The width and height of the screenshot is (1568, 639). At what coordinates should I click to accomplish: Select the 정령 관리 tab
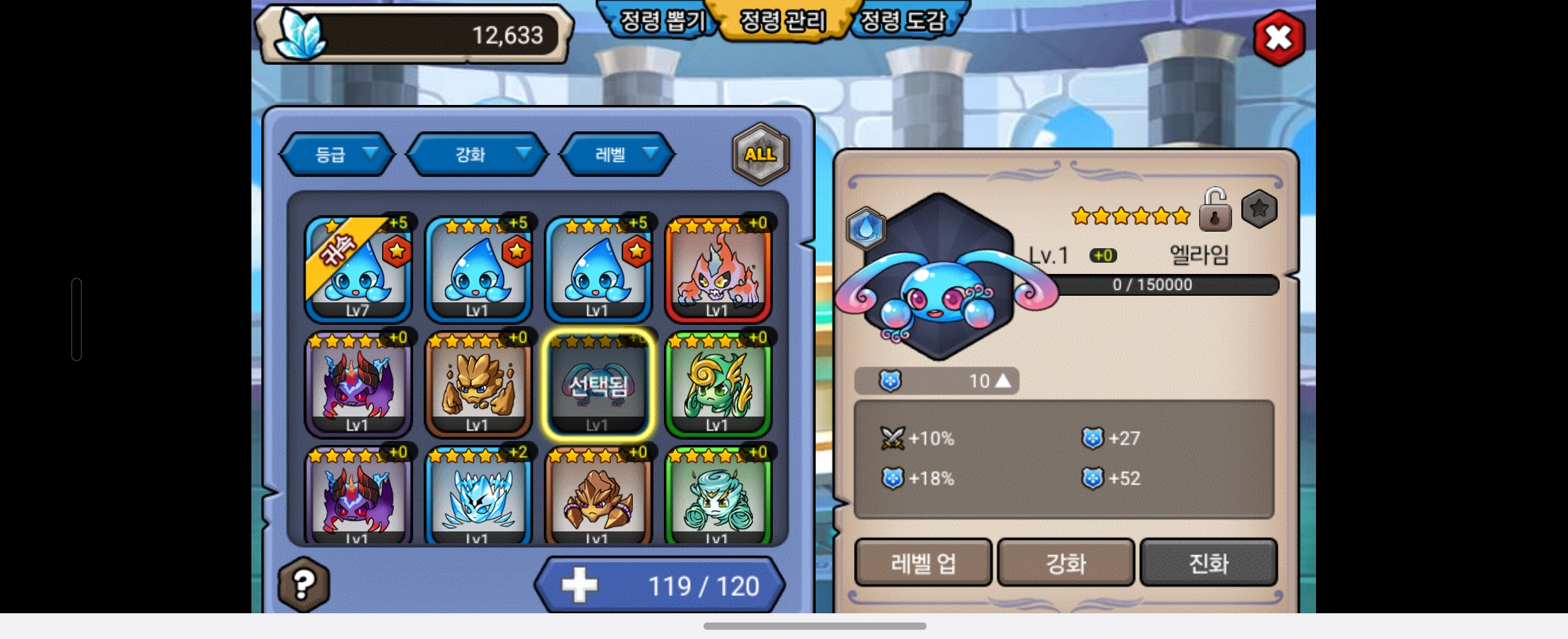click(x=783, y=21)
